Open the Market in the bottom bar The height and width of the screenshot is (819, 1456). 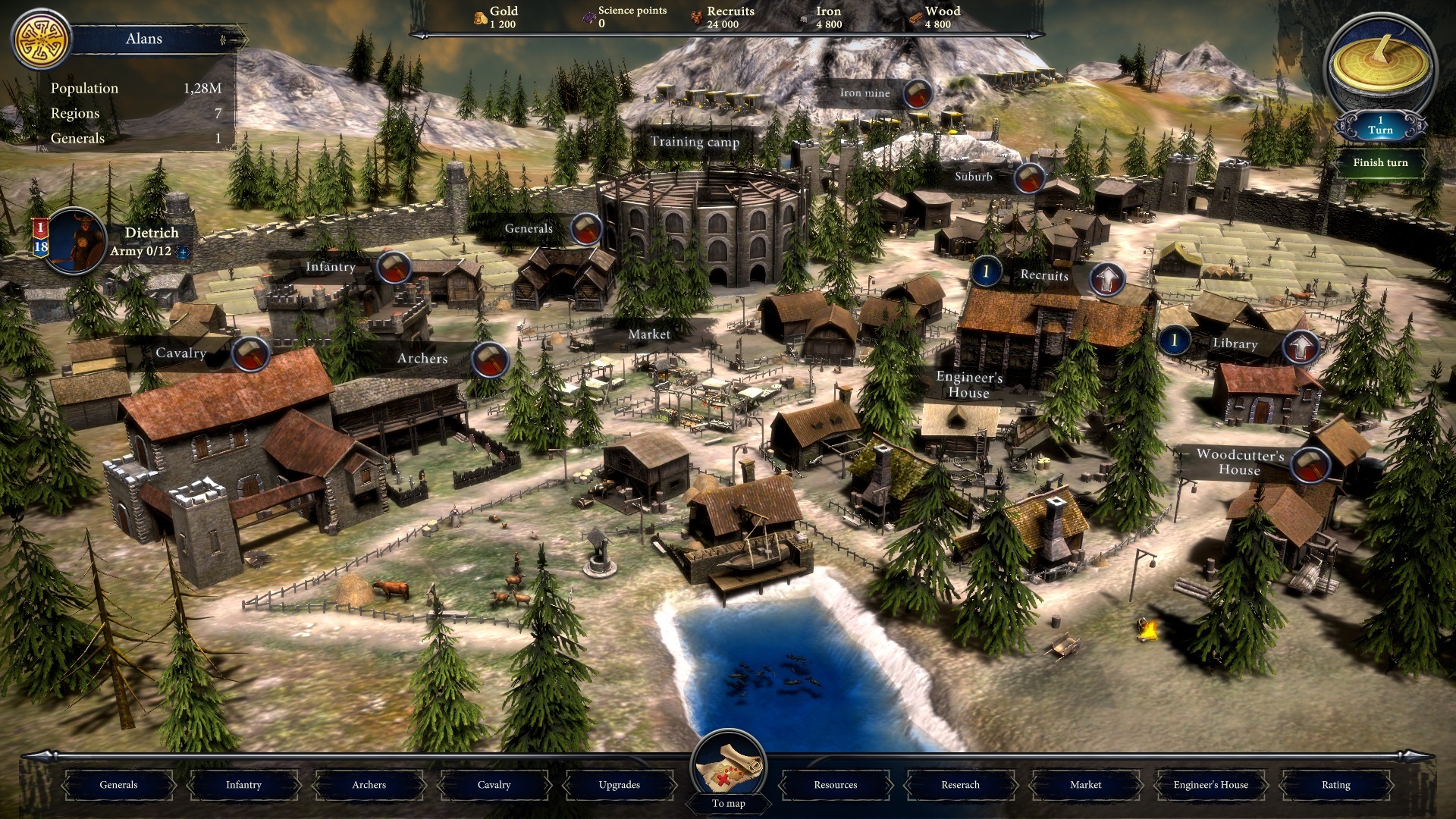pos(1085,785)
